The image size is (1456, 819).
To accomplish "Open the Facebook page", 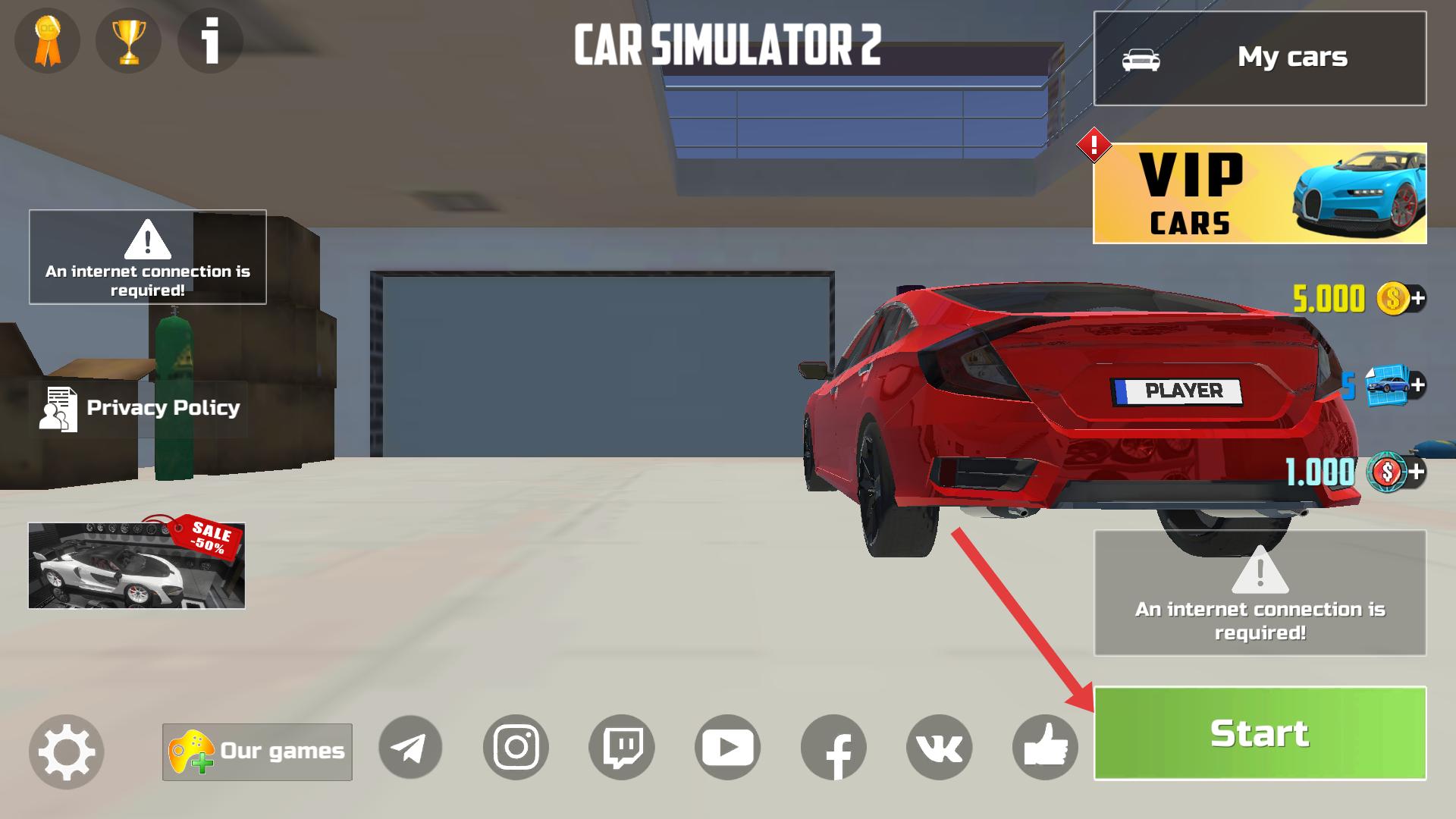I will [x=833, y=748].
